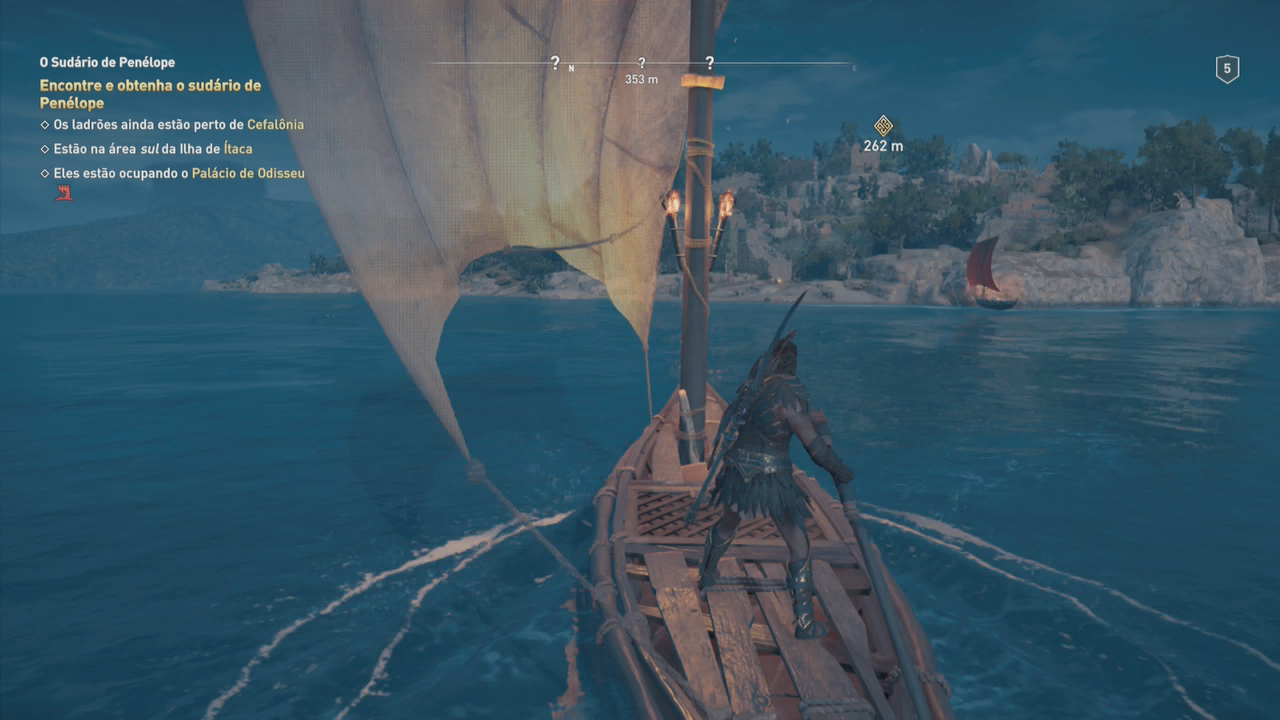
Task: Select the Cefalônia thieves clue line
Action: click(172, 125)
